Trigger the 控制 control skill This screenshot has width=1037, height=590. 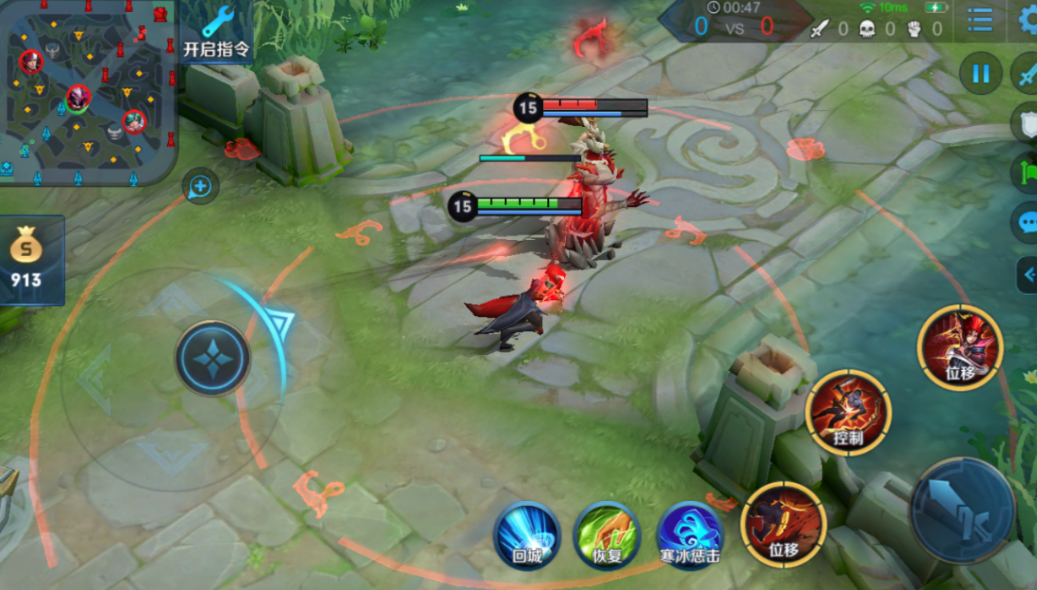coord(849,411)
